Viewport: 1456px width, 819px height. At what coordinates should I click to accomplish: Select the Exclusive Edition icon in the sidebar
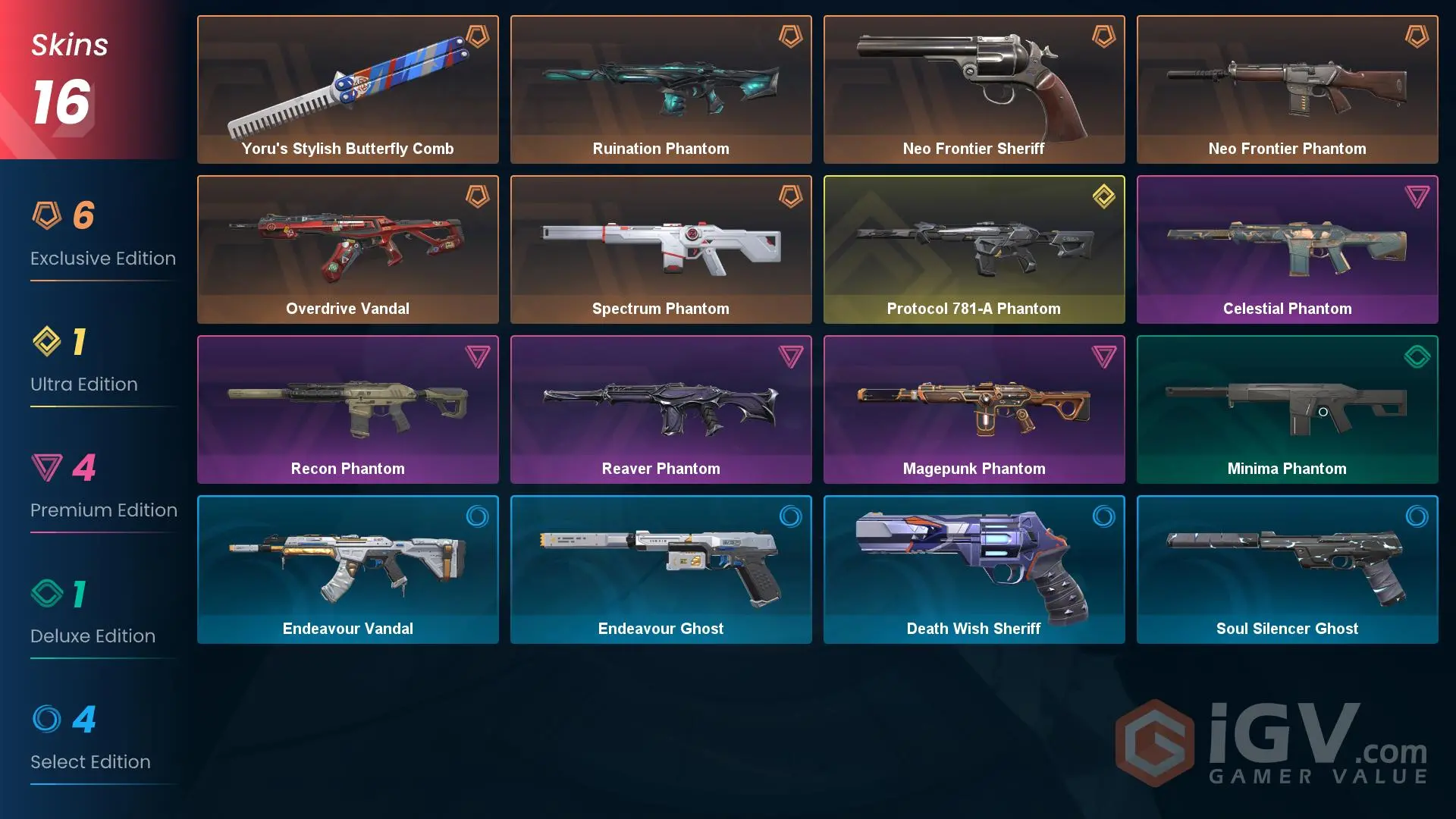(x=48, y=218)
